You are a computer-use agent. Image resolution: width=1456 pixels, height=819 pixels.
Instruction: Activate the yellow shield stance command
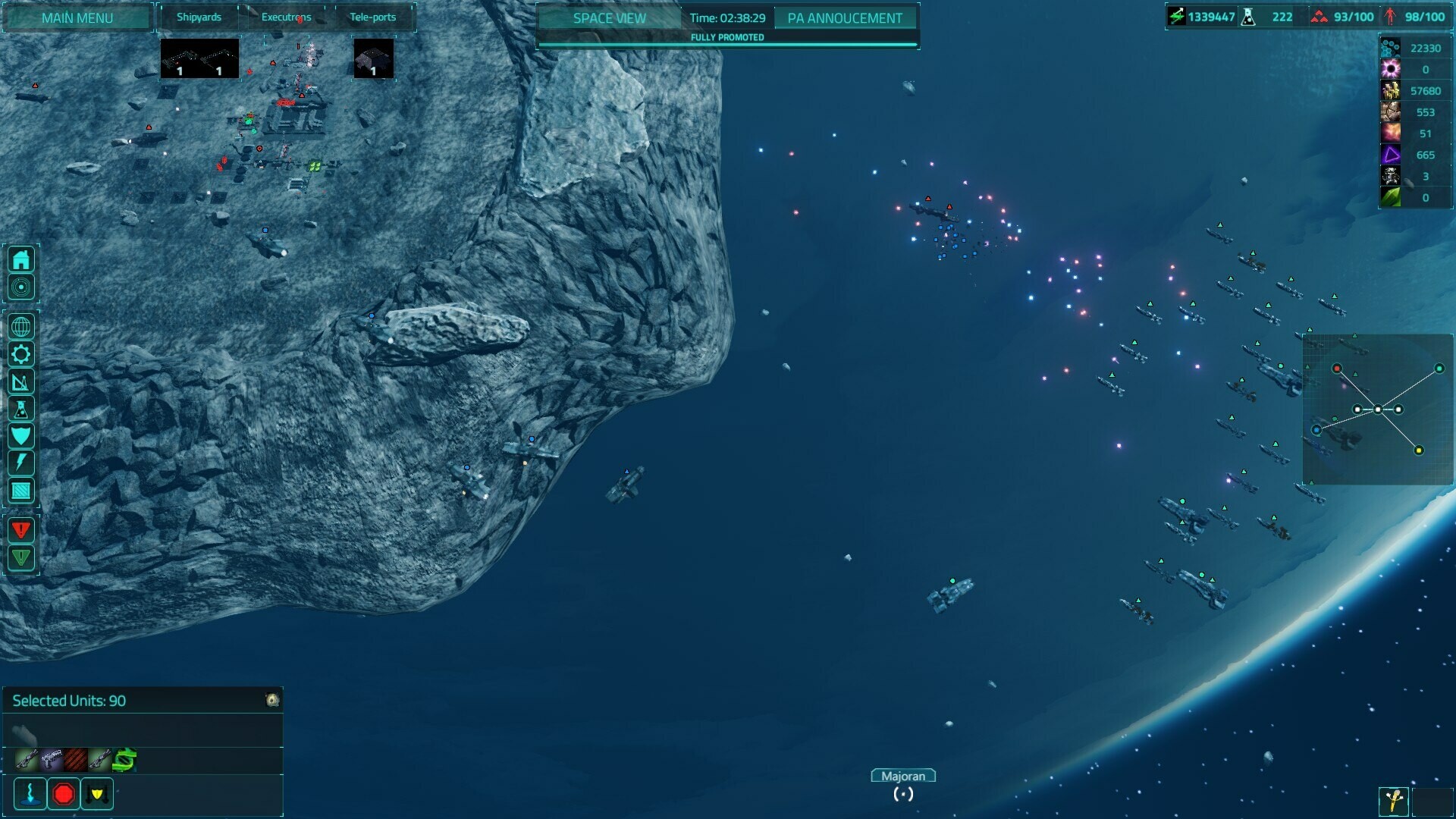tap(97, 794)
